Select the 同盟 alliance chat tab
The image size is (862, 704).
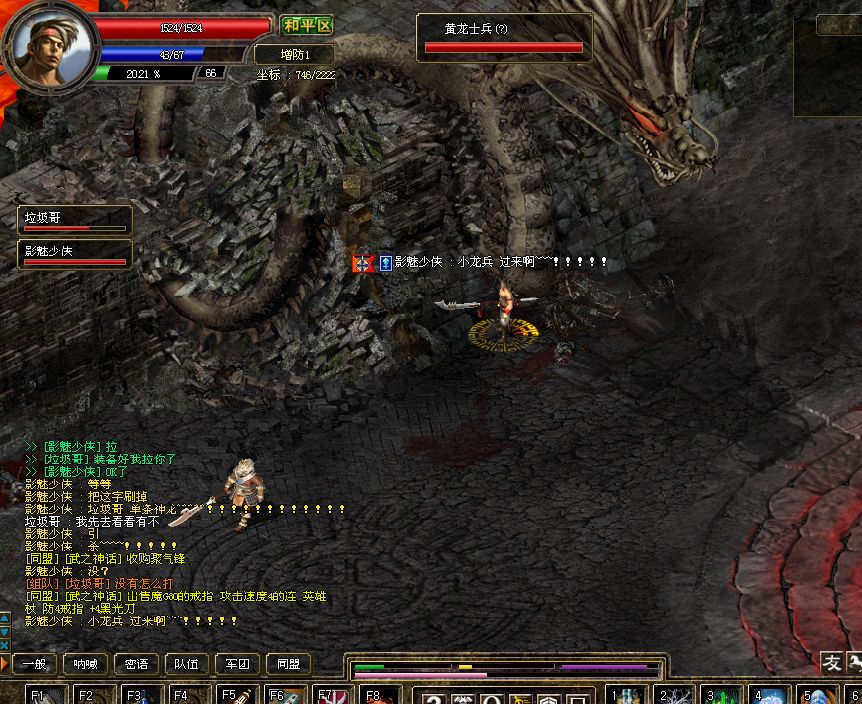289,664
